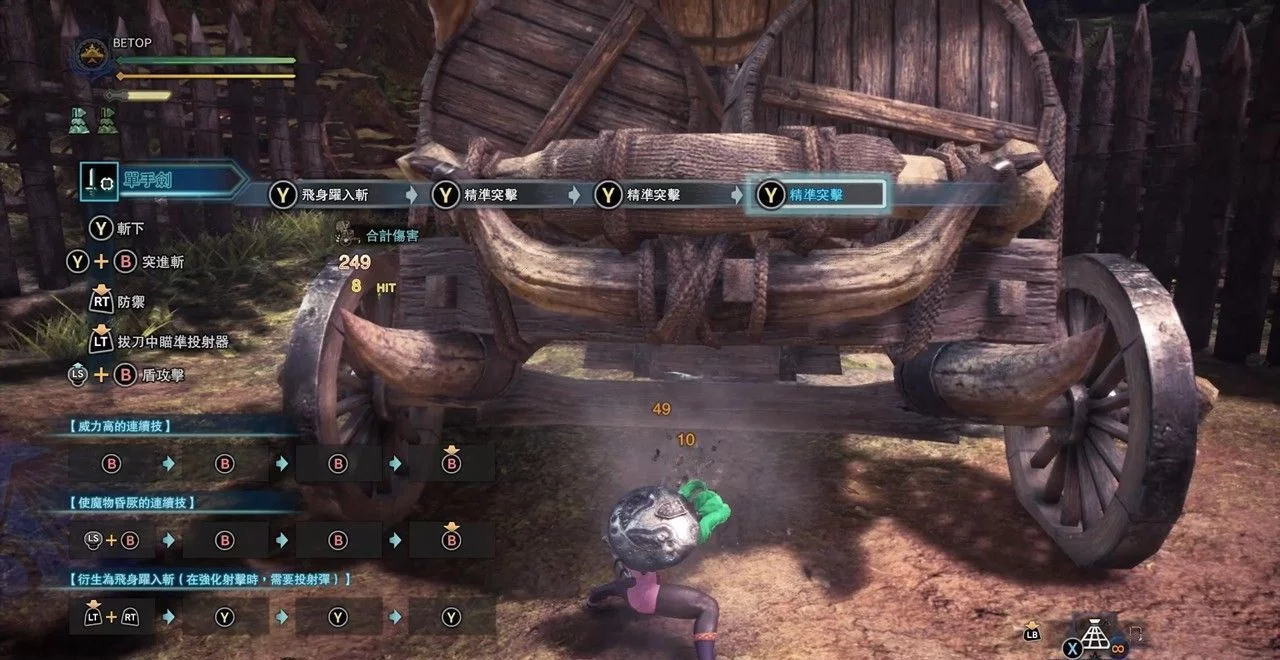Click the hunter emblem beside BETOP
The image size is (1280, 660).
click(x=95, y=56)
